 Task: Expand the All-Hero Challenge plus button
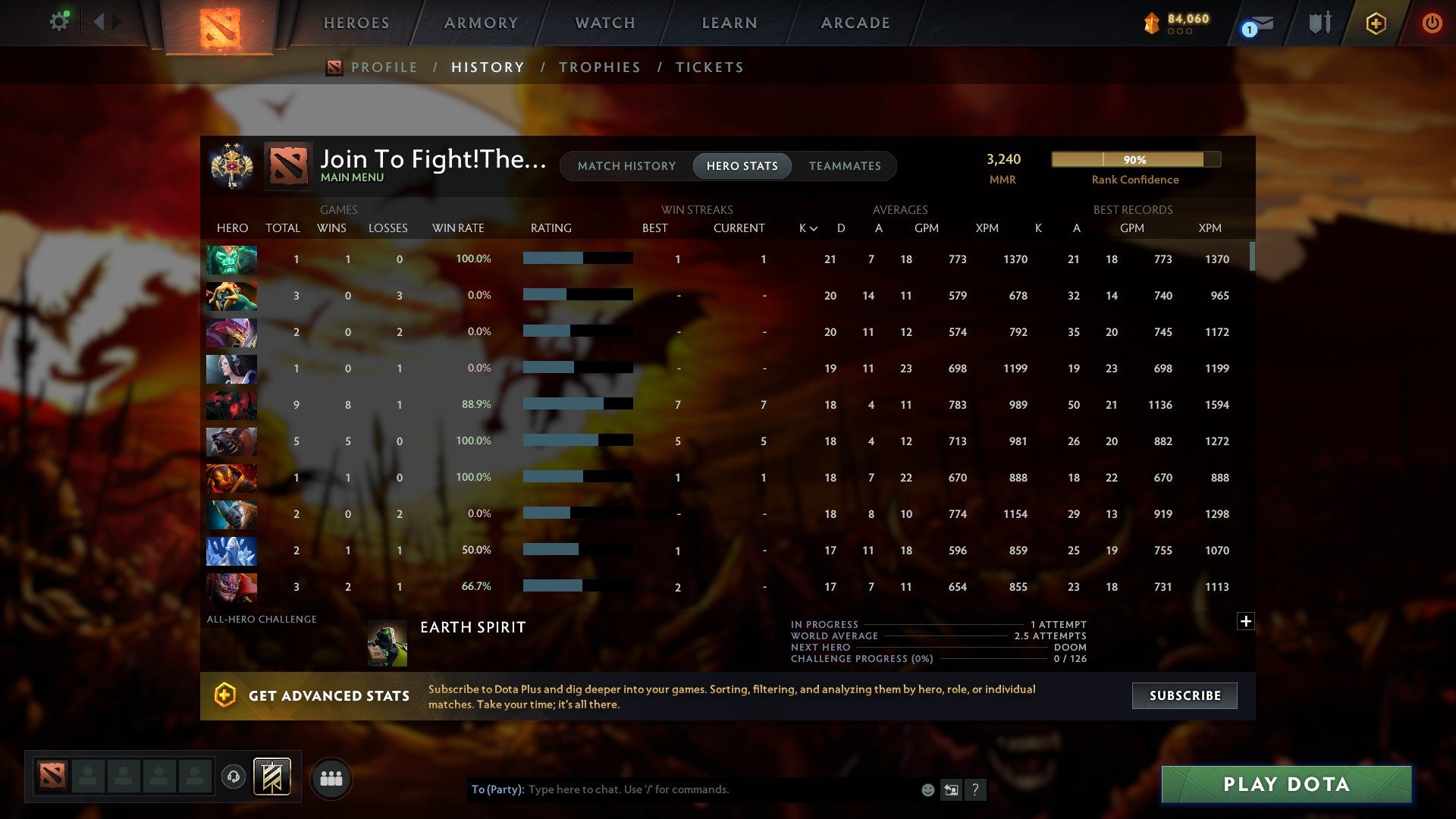tap(1245, 620)
